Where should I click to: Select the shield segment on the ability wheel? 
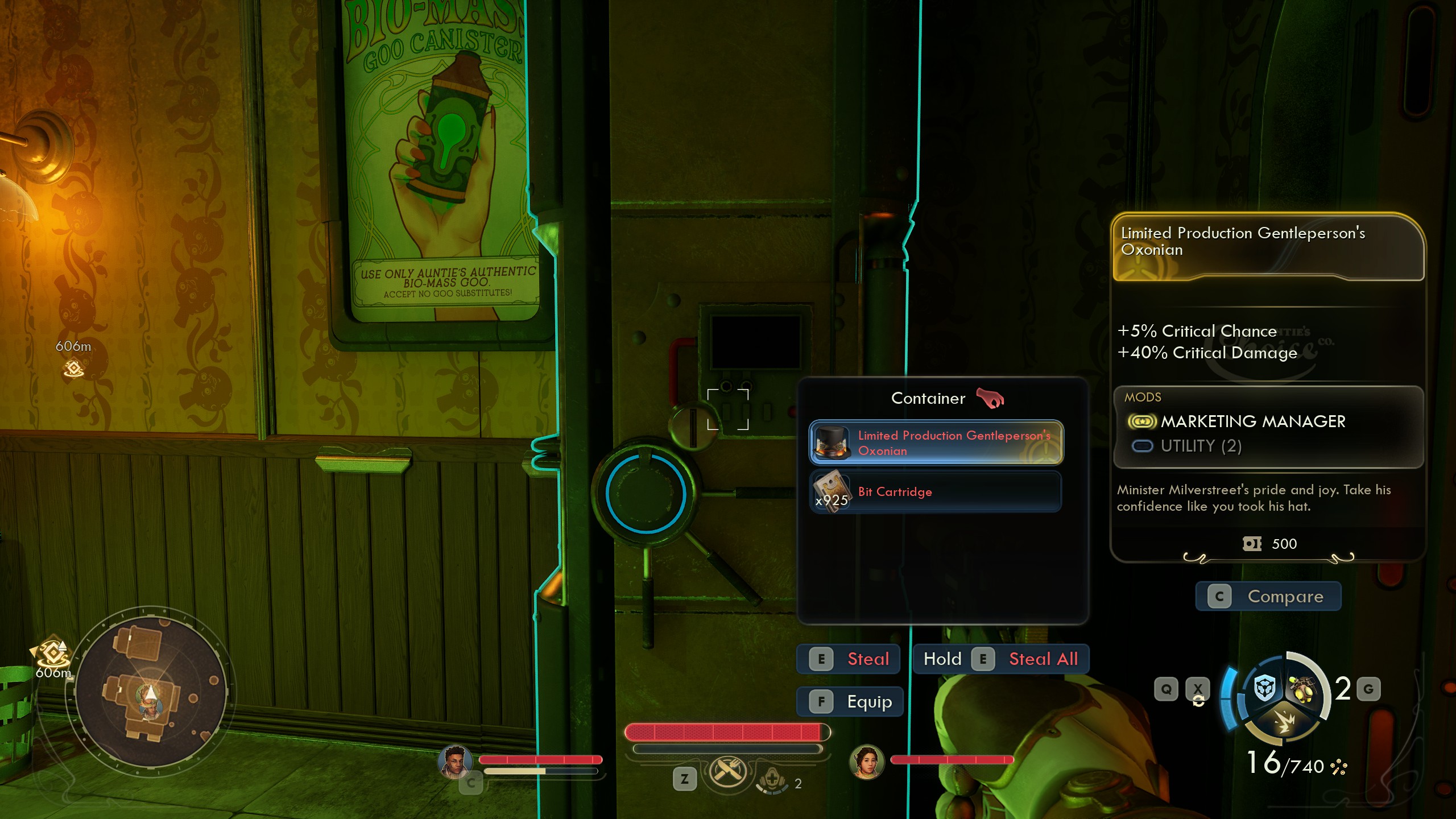click(x=1264, y=688)
